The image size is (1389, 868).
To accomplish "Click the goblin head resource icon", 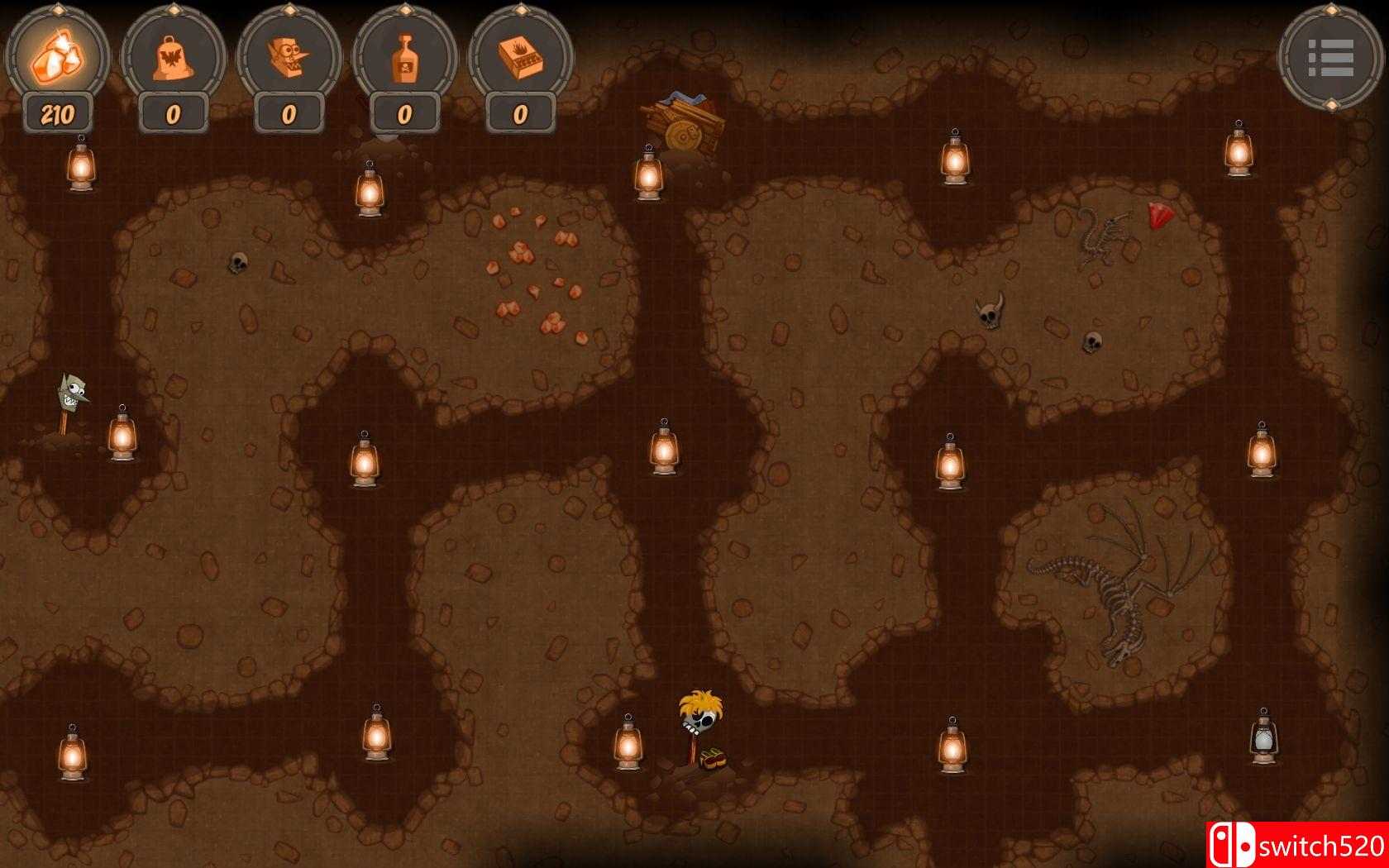I will [288, 56].
